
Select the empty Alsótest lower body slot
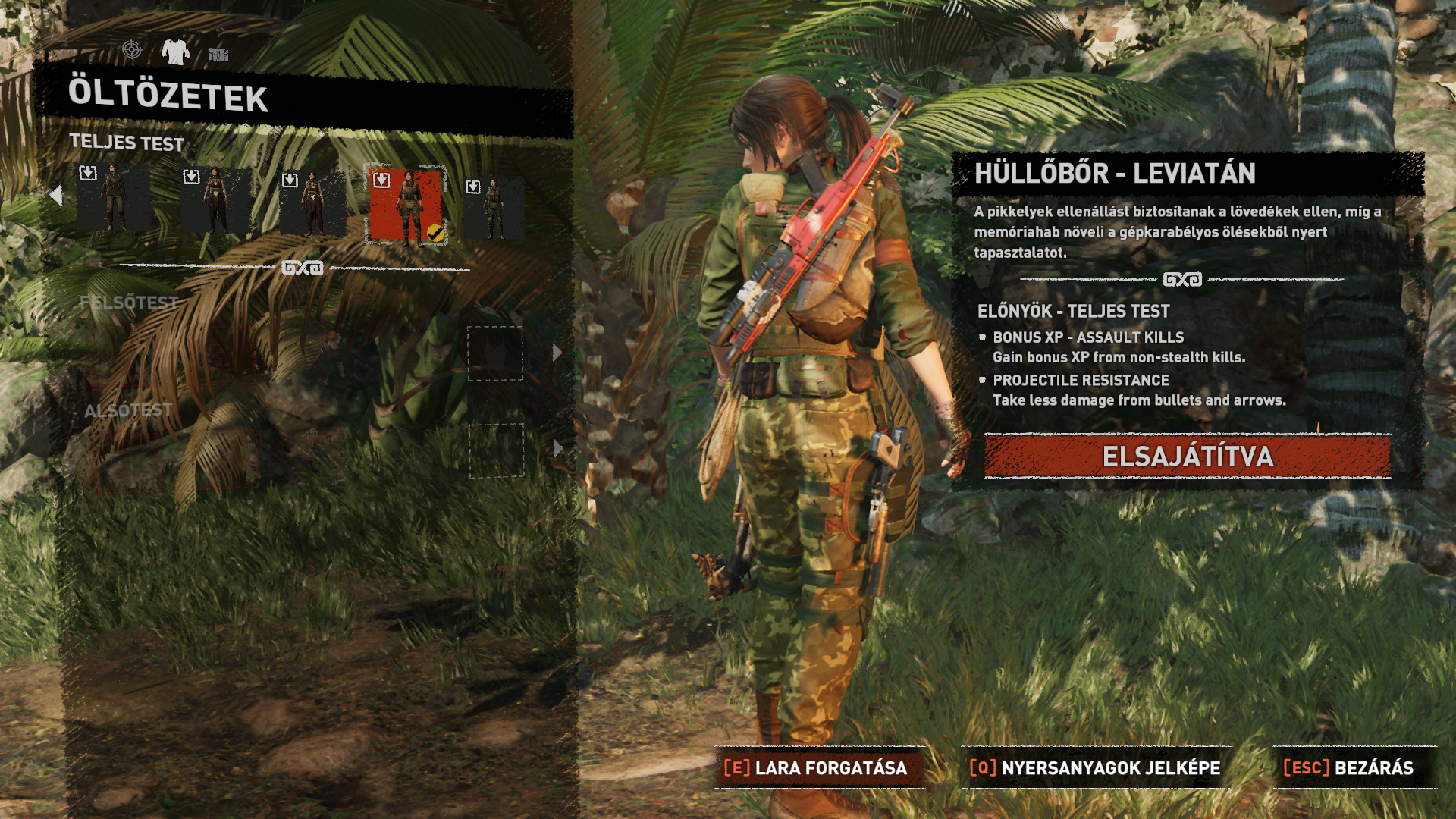(x=496, y=450)
